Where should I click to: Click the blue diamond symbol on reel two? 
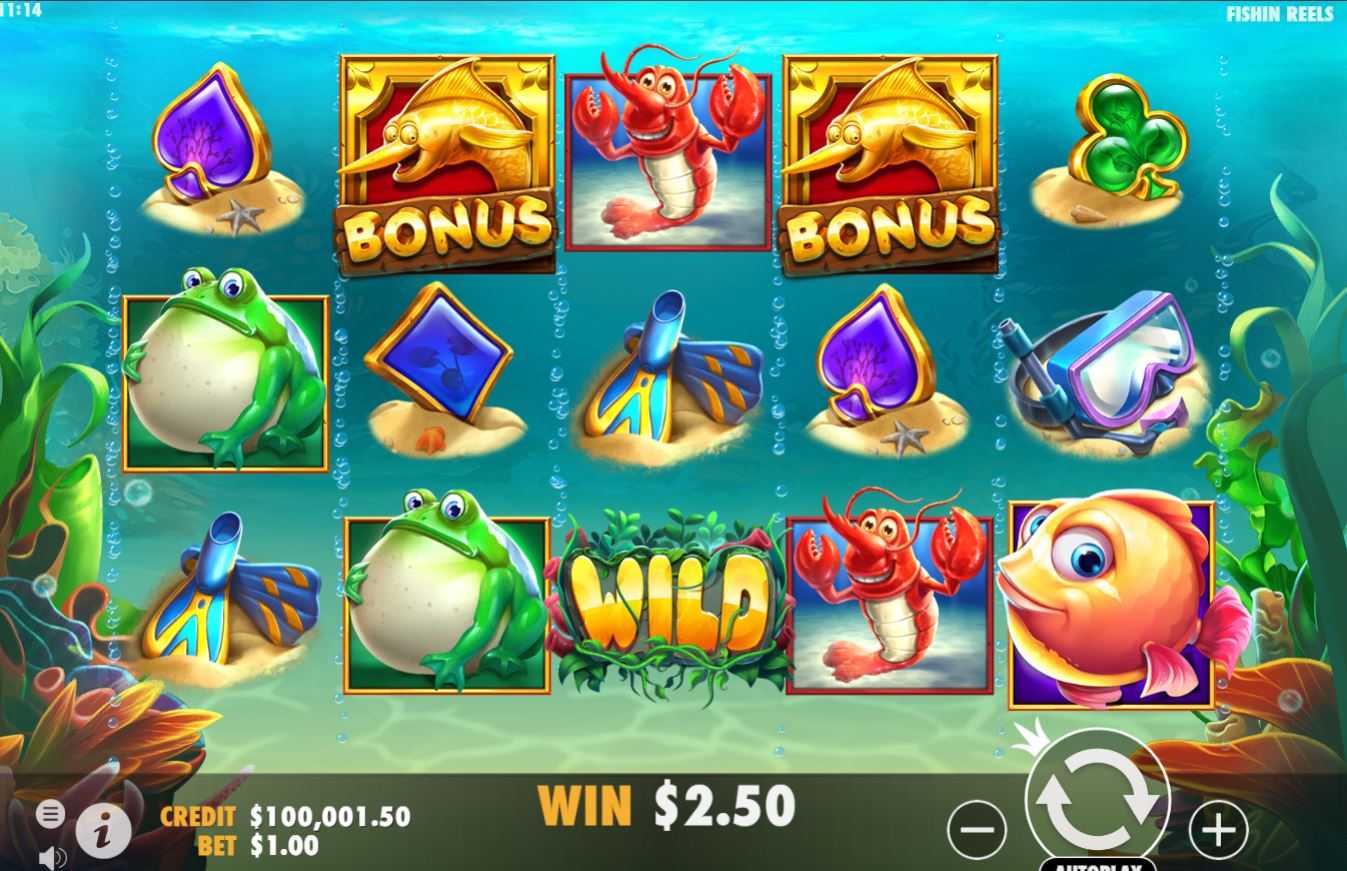pyautogui.click(x=440, y=370)
